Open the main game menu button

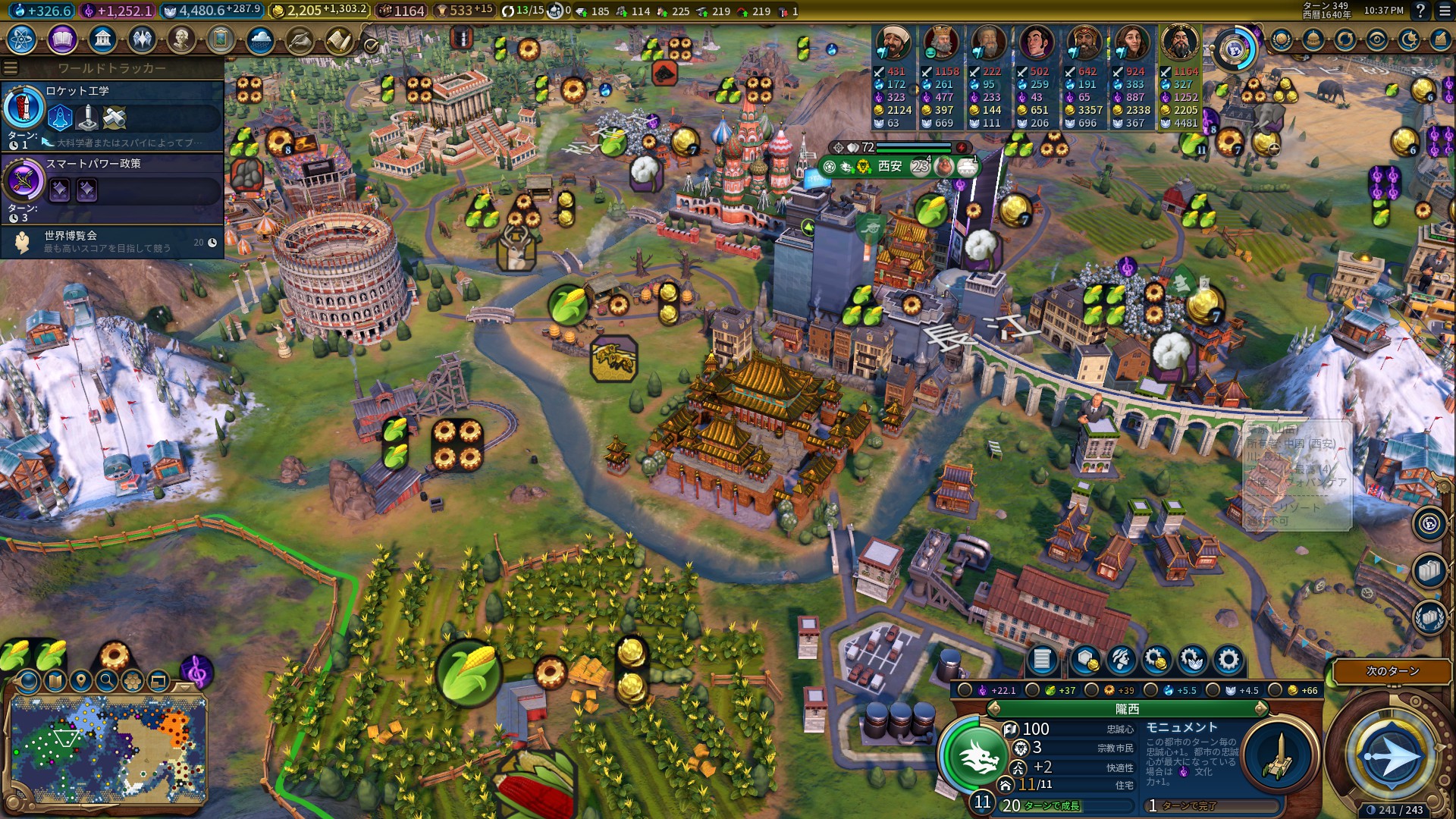click(x=1444, y=11)
